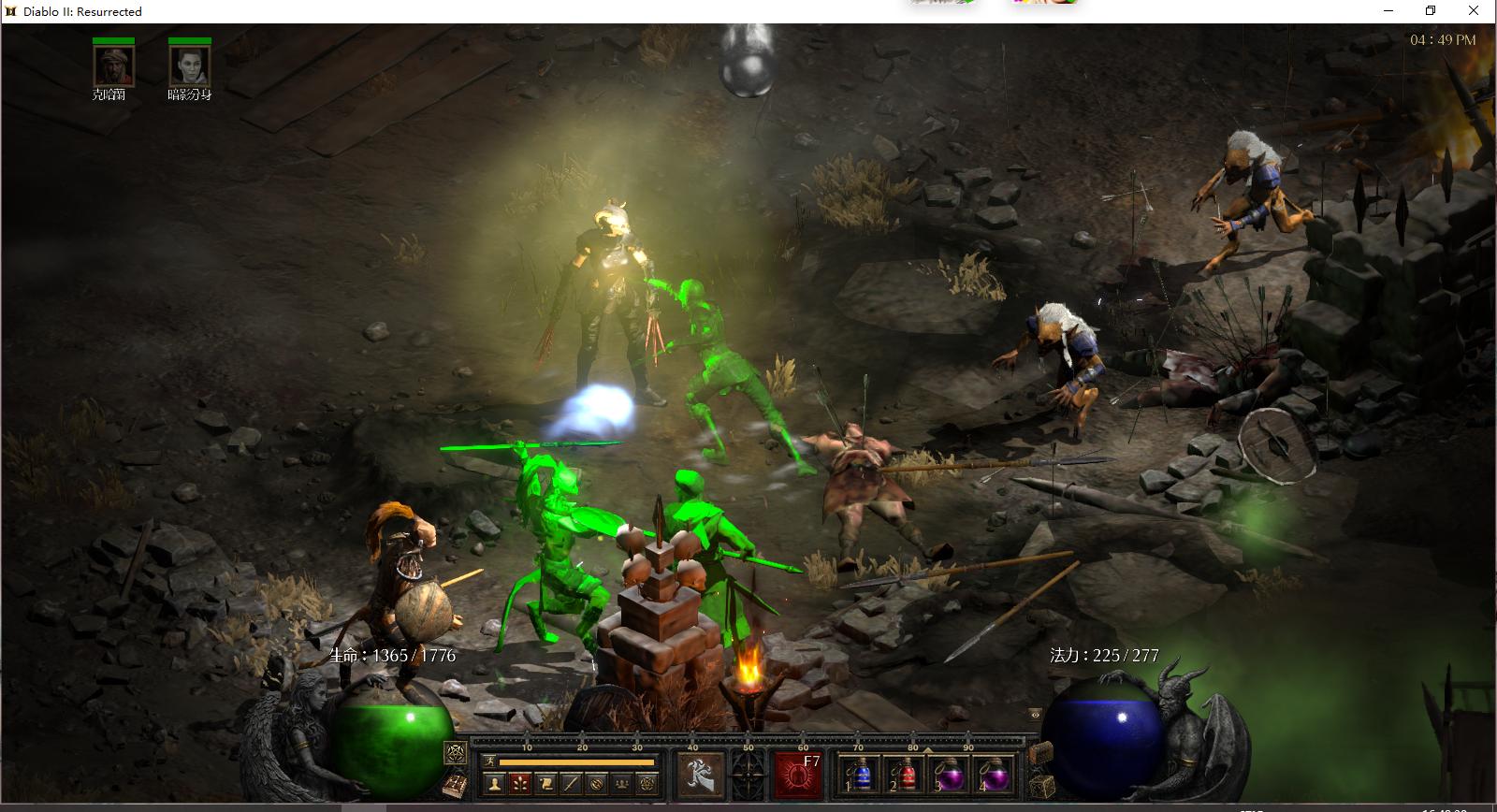
Task: Open the book icon beside the health orb
Action: (x=455, y=786)
